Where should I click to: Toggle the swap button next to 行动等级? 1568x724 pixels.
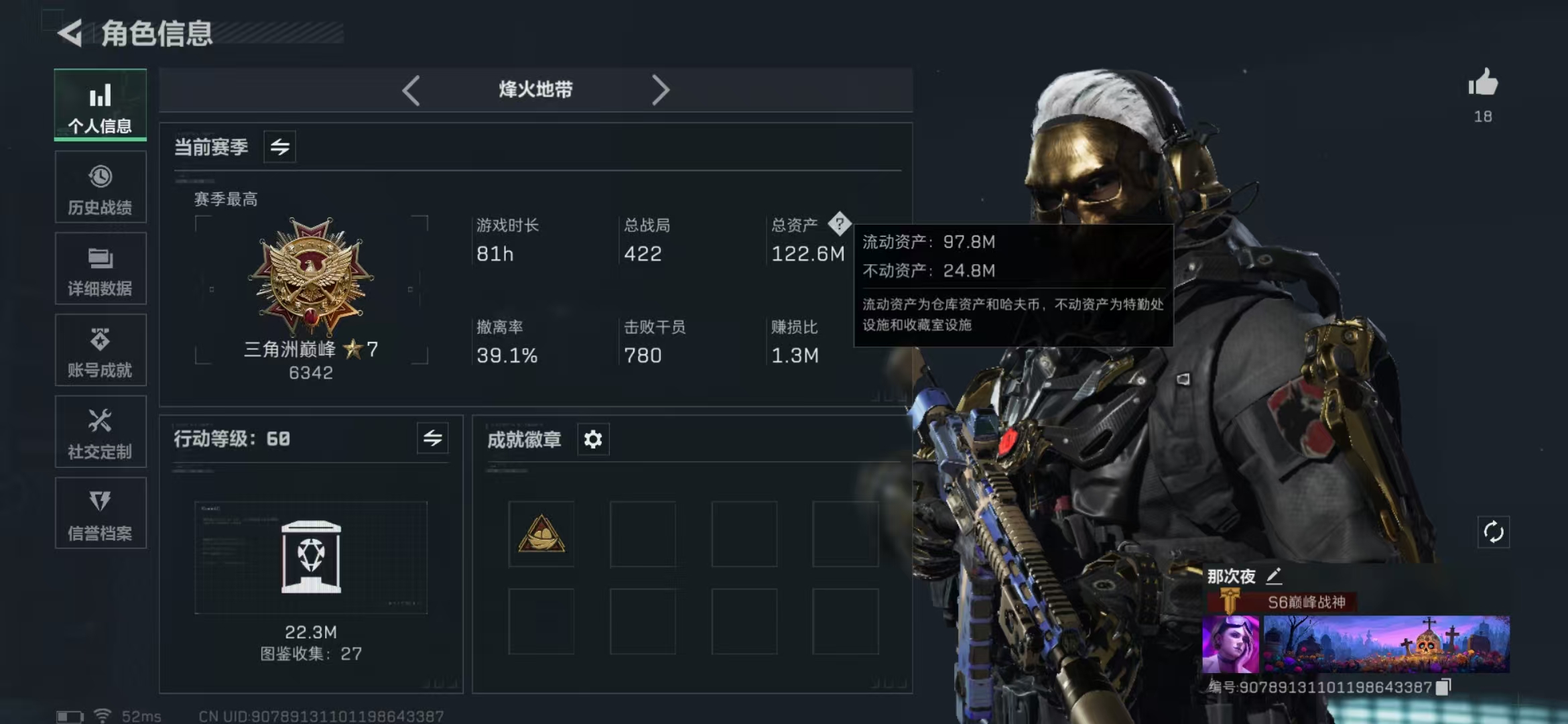pyautogui.click(x=432, y=438)
